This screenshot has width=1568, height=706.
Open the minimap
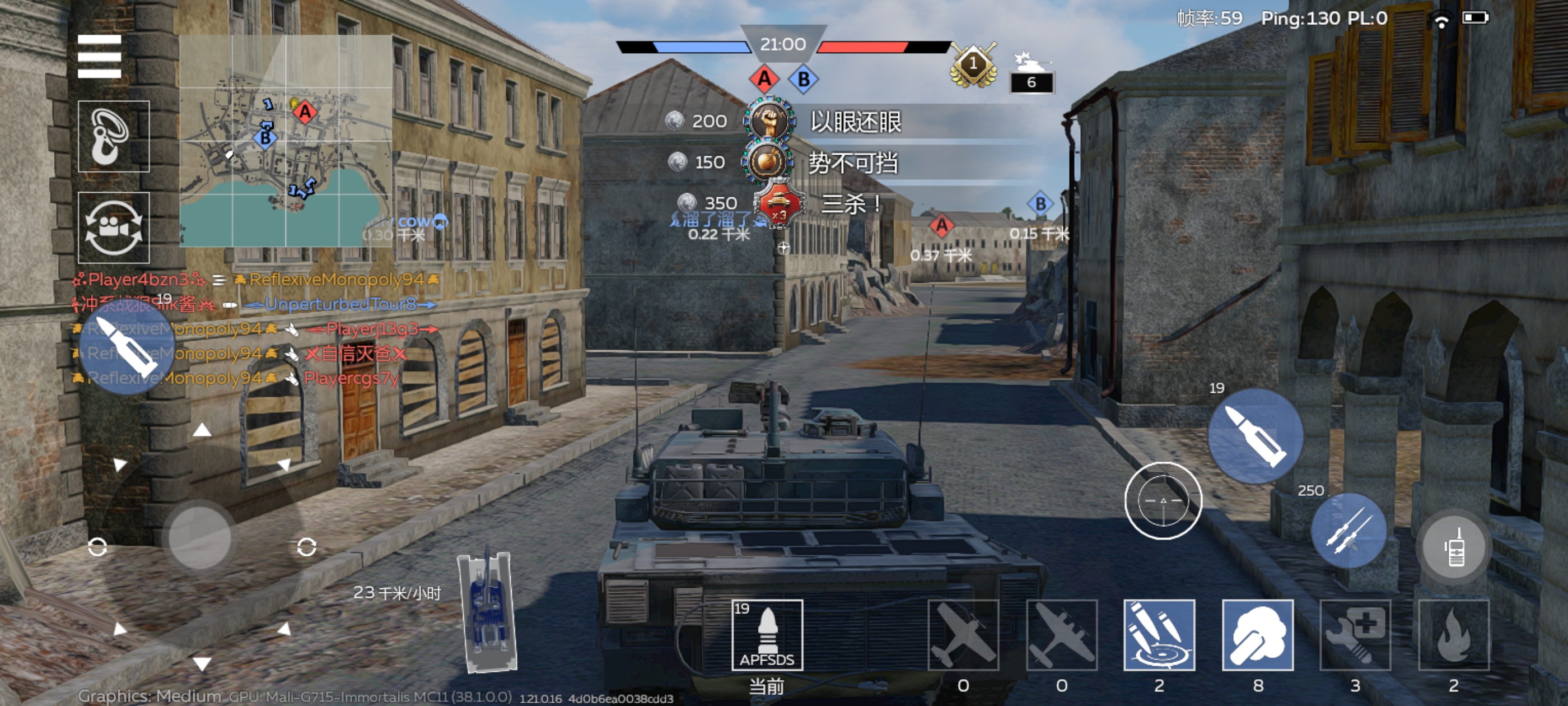click(x=285, y=141)
